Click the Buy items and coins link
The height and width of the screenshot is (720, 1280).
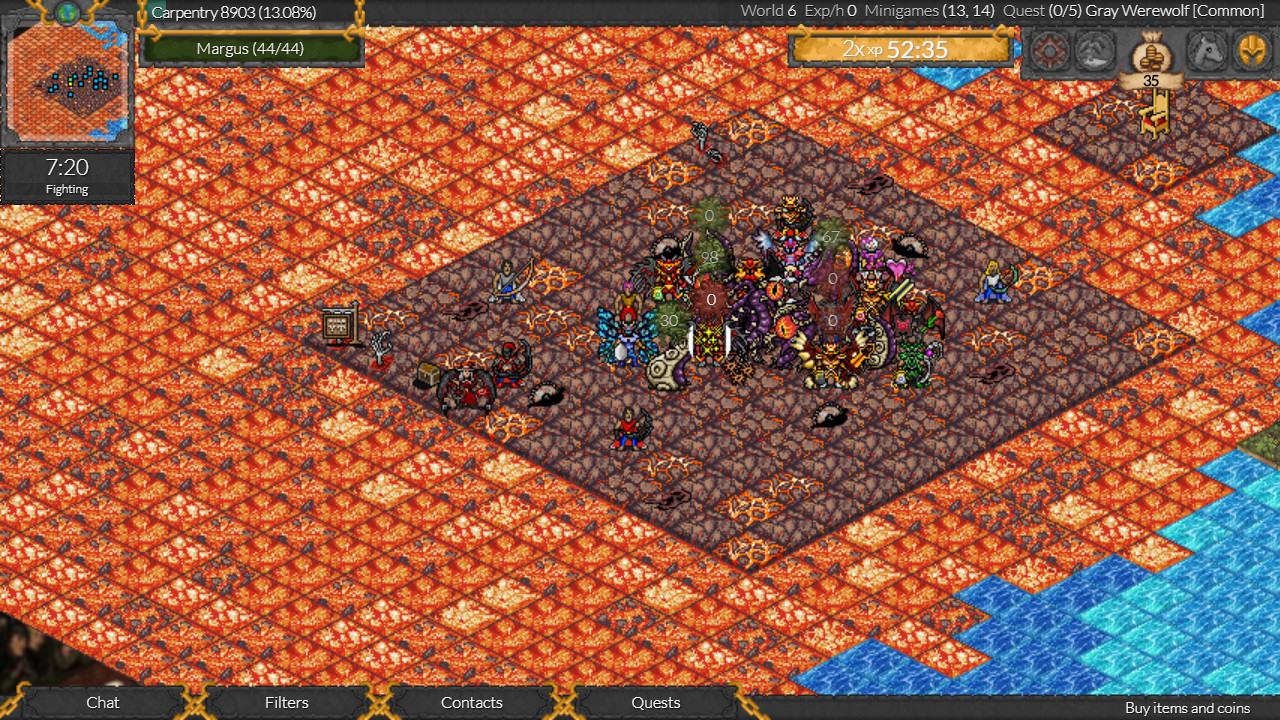[x=1187, y=708]
